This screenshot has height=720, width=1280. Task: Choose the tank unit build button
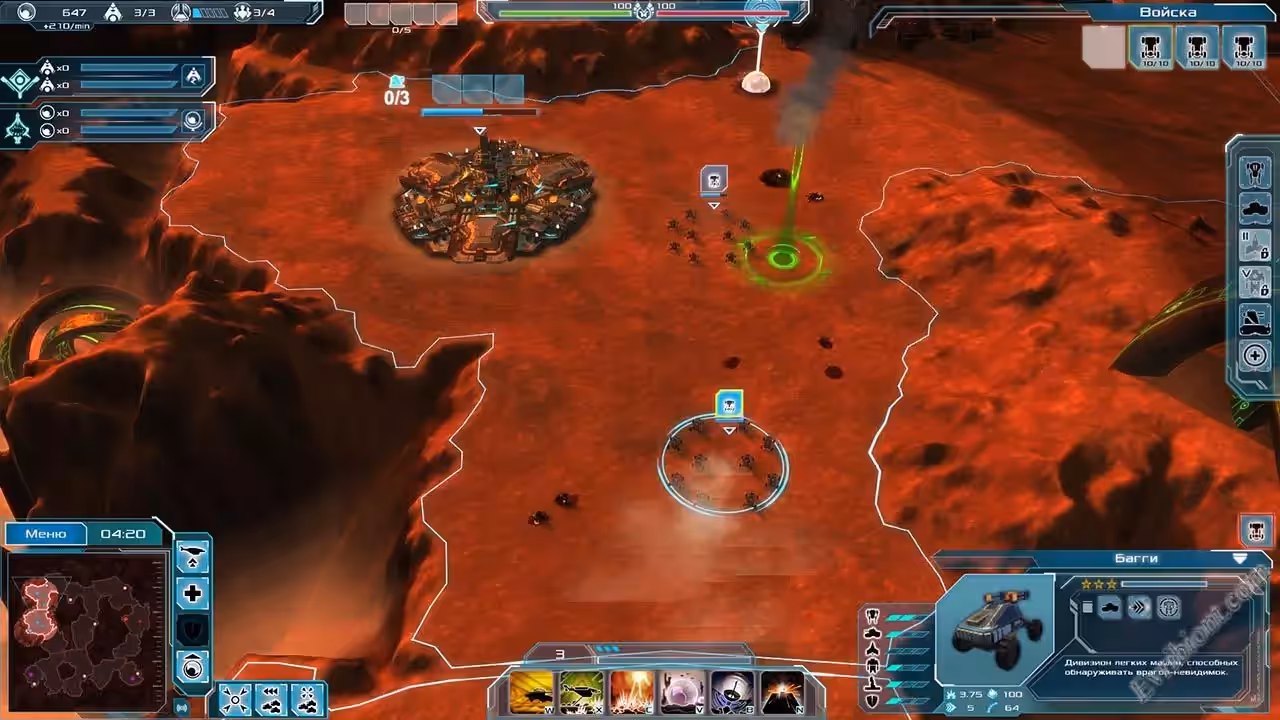pos(1255,209)
